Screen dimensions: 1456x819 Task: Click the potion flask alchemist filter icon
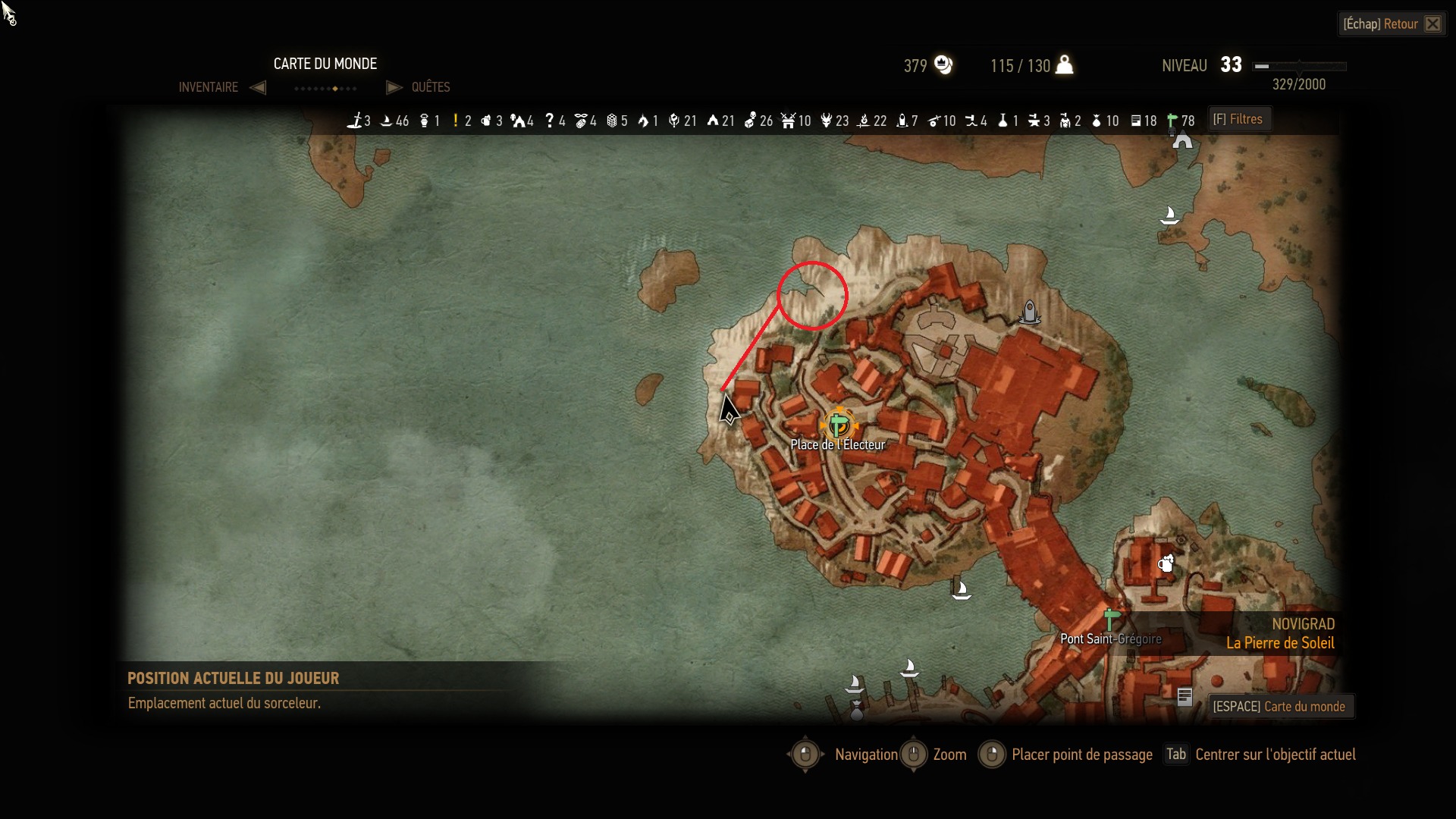pos(1003,121)
